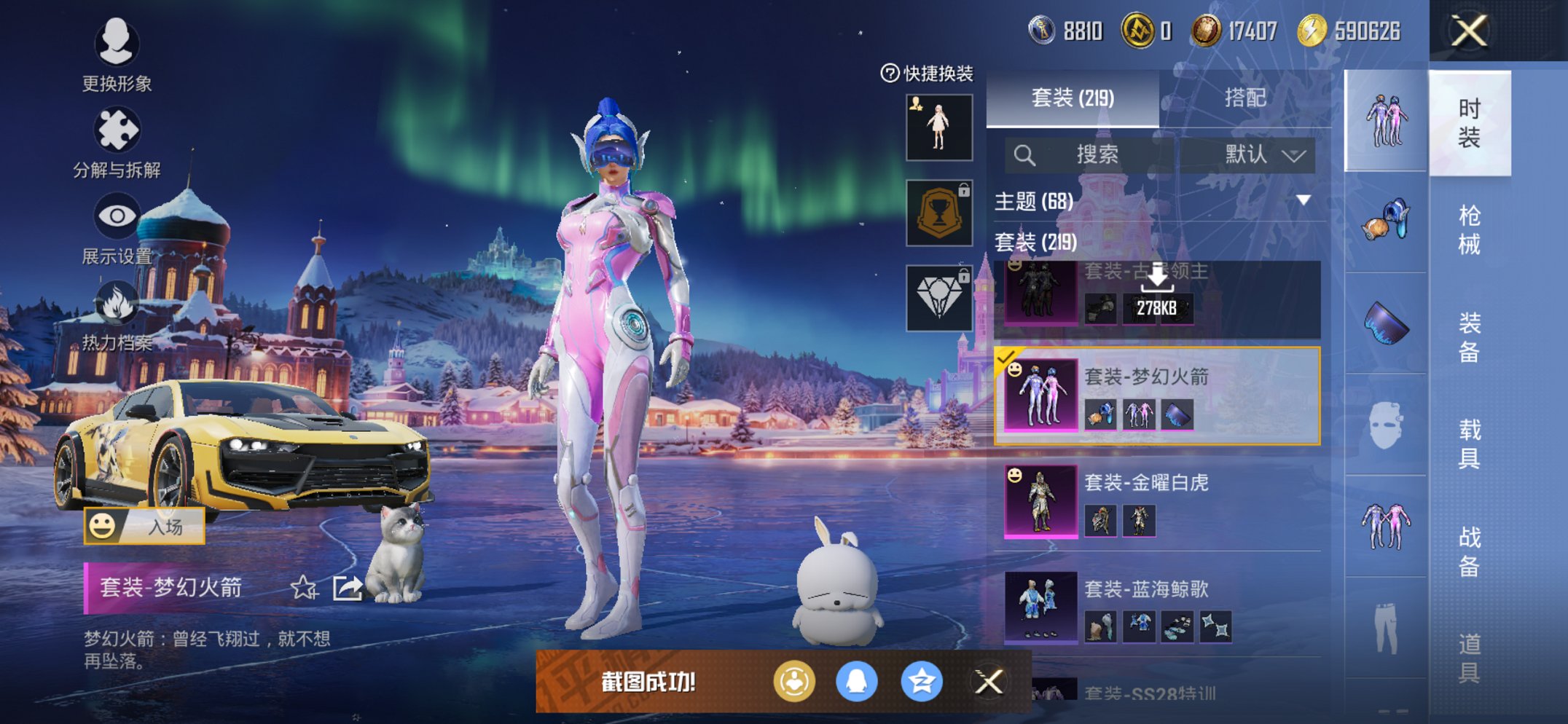The height and width of the screenshot is (724, 1568).
Task: Switch to the 搭配 tab
Action: [1244, 98]
